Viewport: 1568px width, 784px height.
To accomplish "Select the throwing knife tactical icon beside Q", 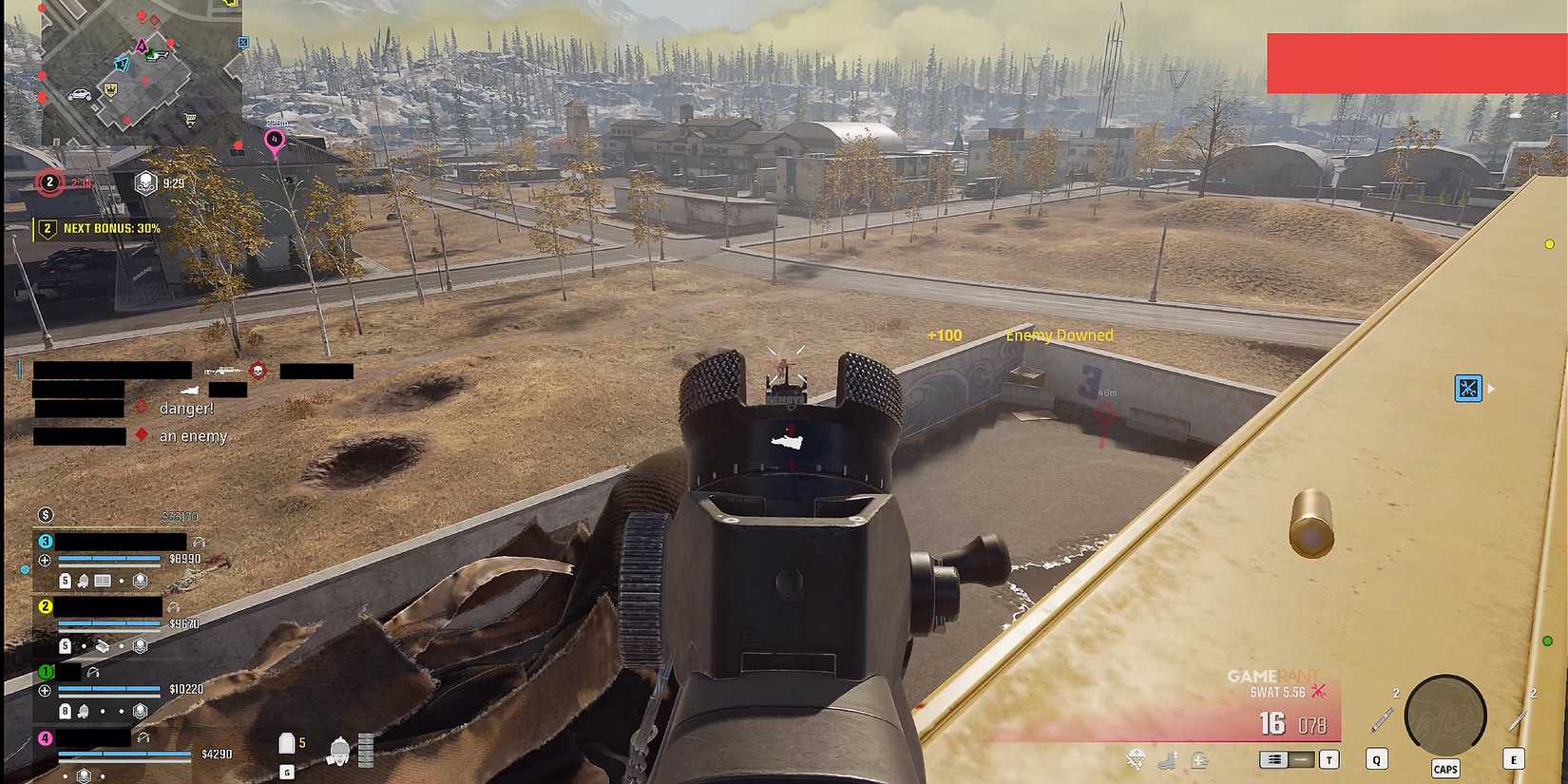I will [x=1380, y=719].
